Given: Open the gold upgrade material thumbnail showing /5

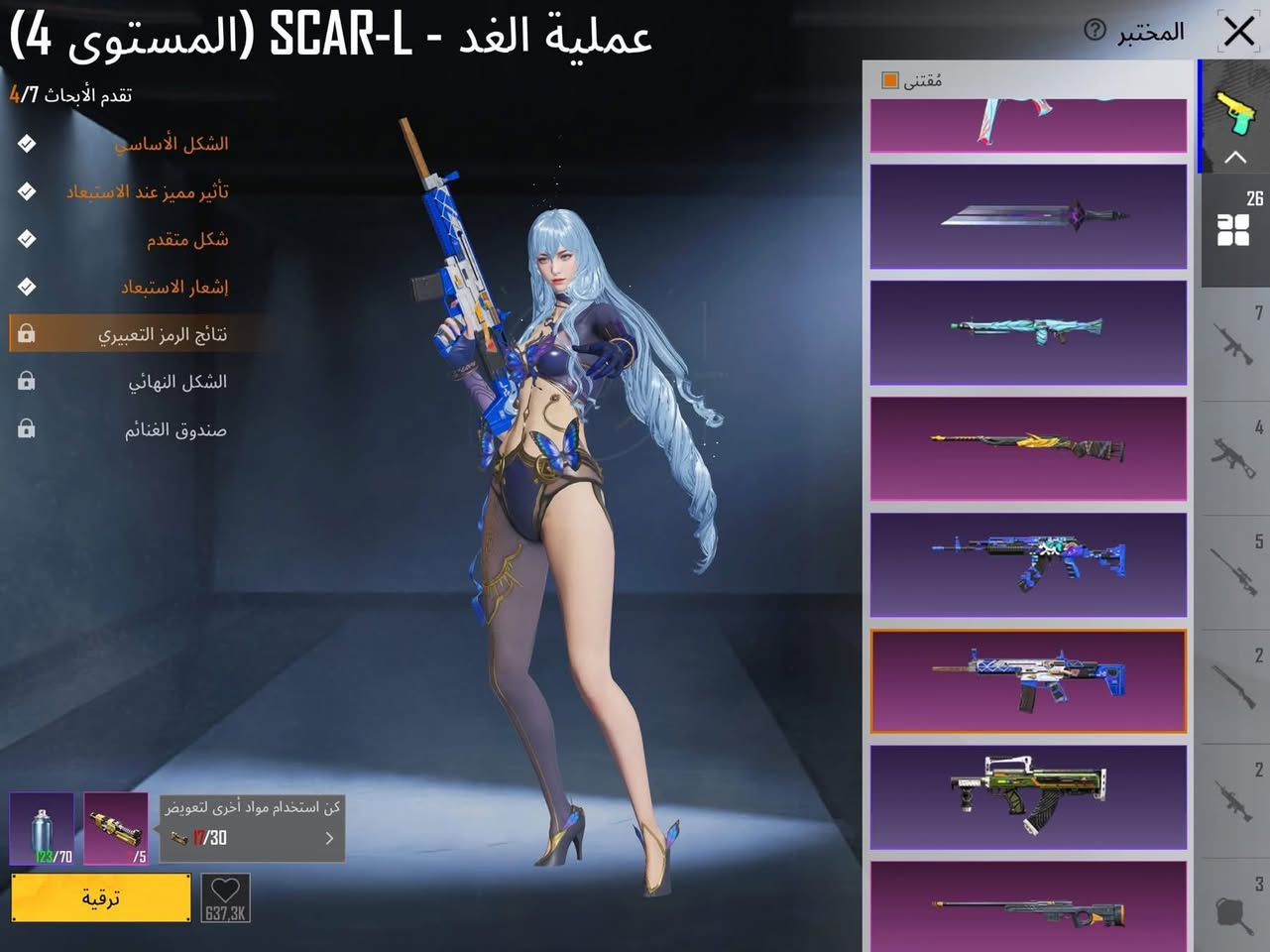Looking at the screenshot, I should pyautogui.click(x=115, y=829).
